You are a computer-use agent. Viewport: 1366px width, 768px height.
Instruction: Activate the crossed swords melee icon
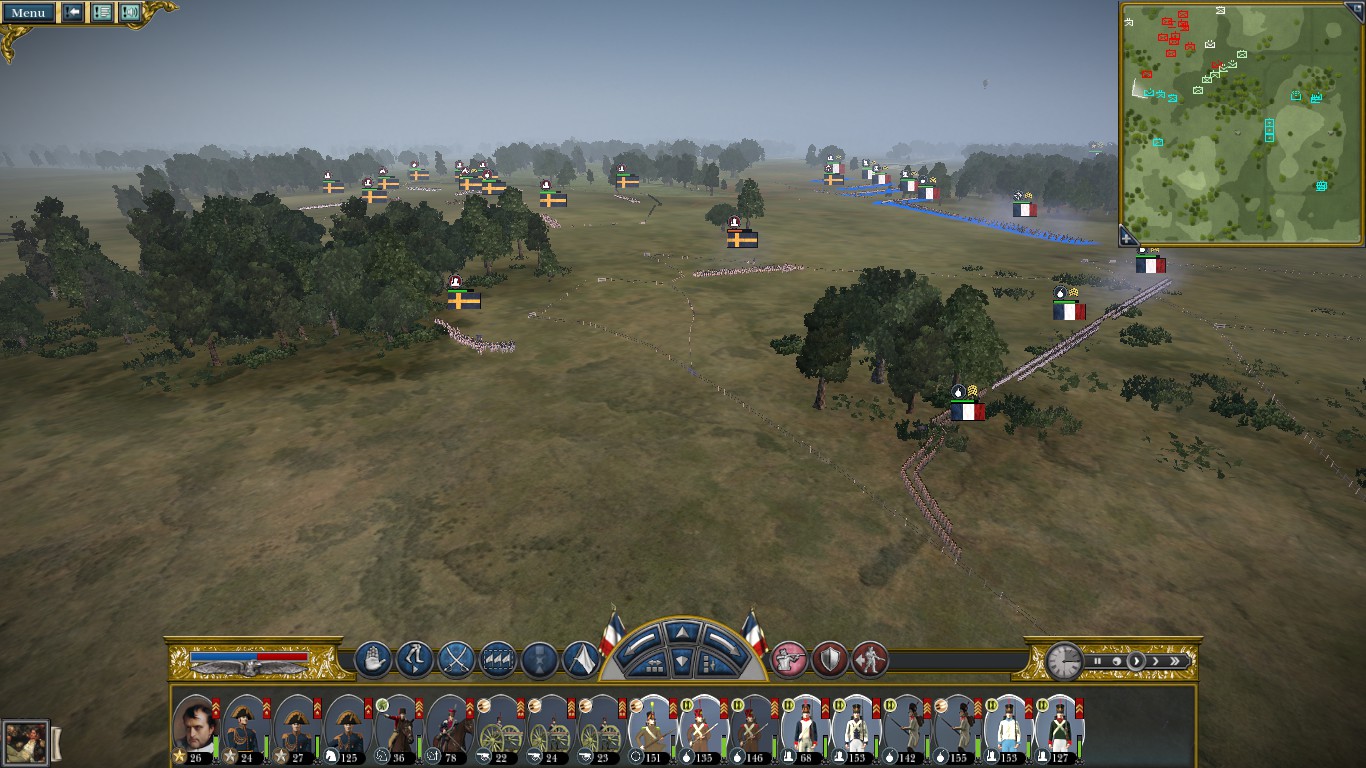456,660
